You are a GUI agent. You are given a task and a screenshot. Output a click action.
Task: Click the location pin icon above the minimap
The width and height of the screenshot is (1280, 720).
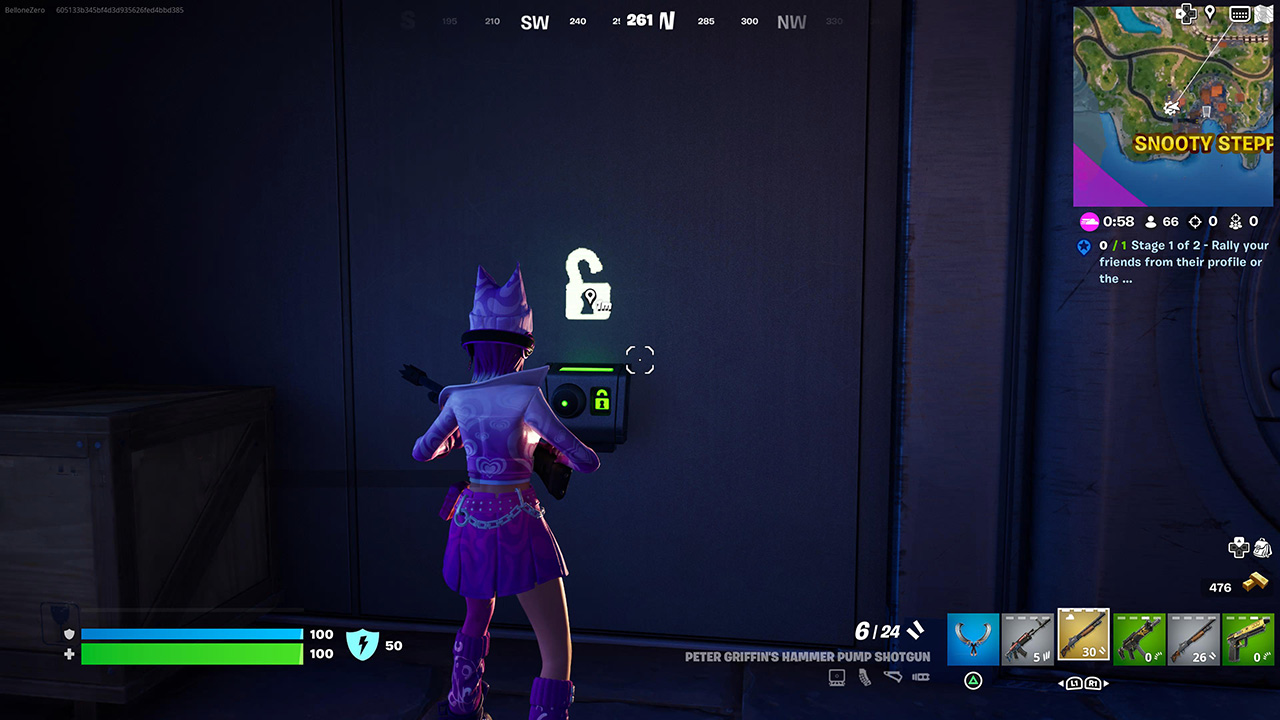[1208, 13]
